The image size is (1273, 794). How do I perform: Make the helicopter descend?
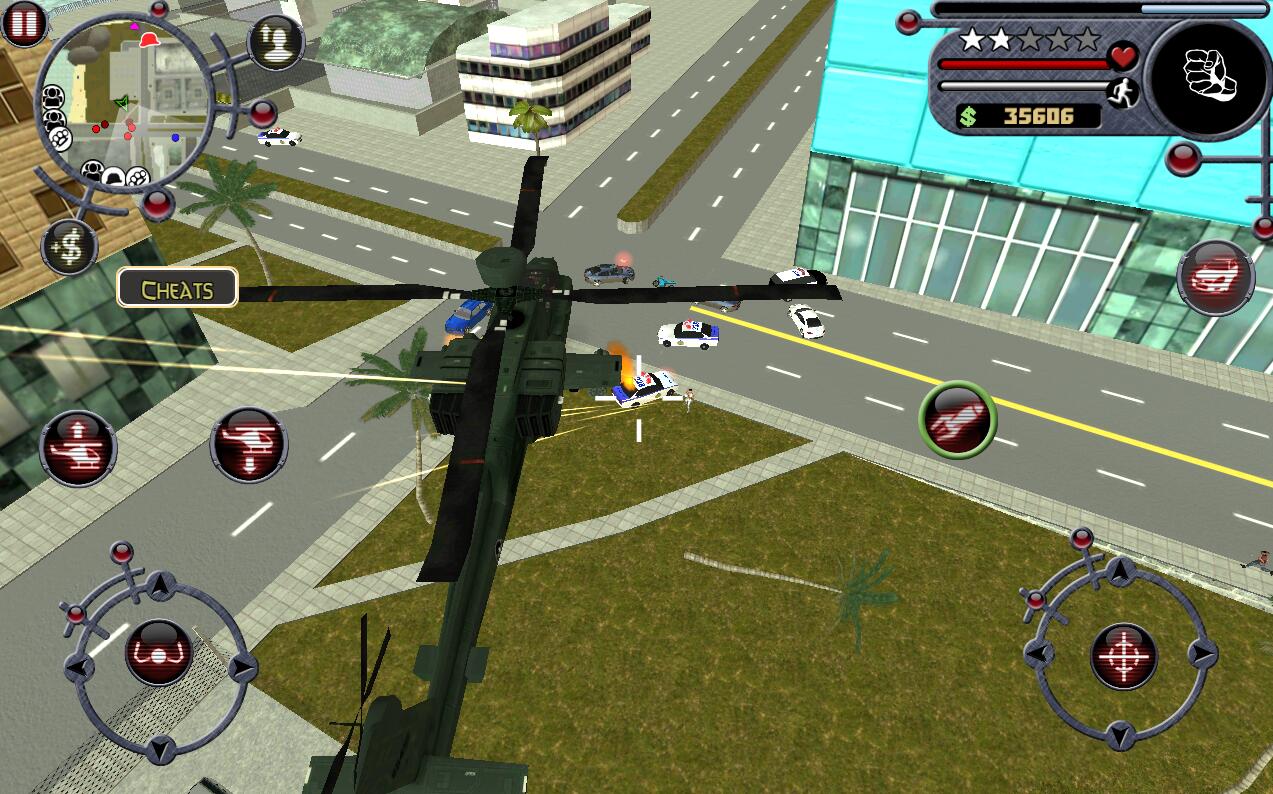tap(248, 444)
